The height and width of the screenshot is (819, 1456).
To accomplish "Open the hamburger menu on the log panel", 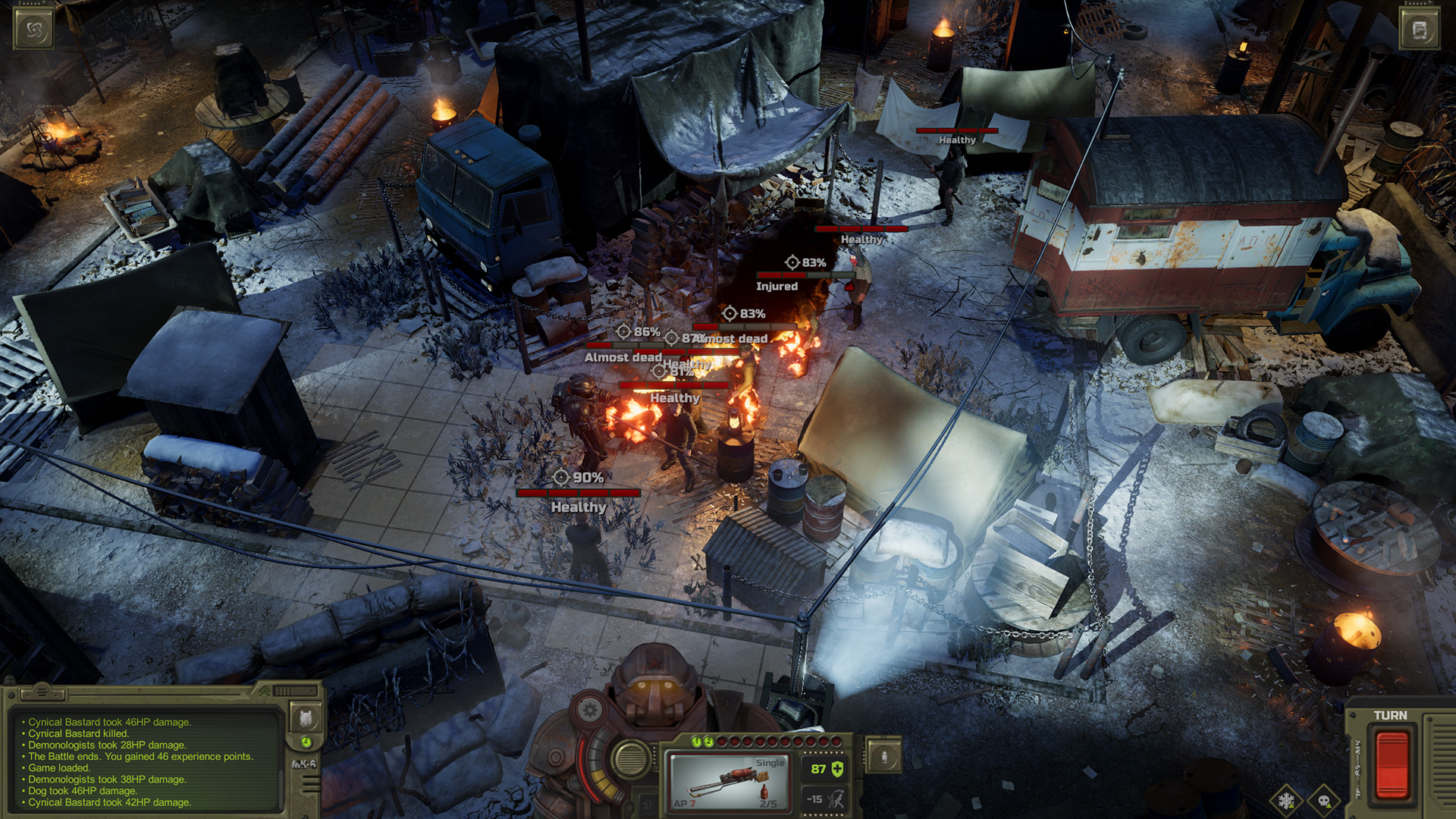I will pos(42,692).
